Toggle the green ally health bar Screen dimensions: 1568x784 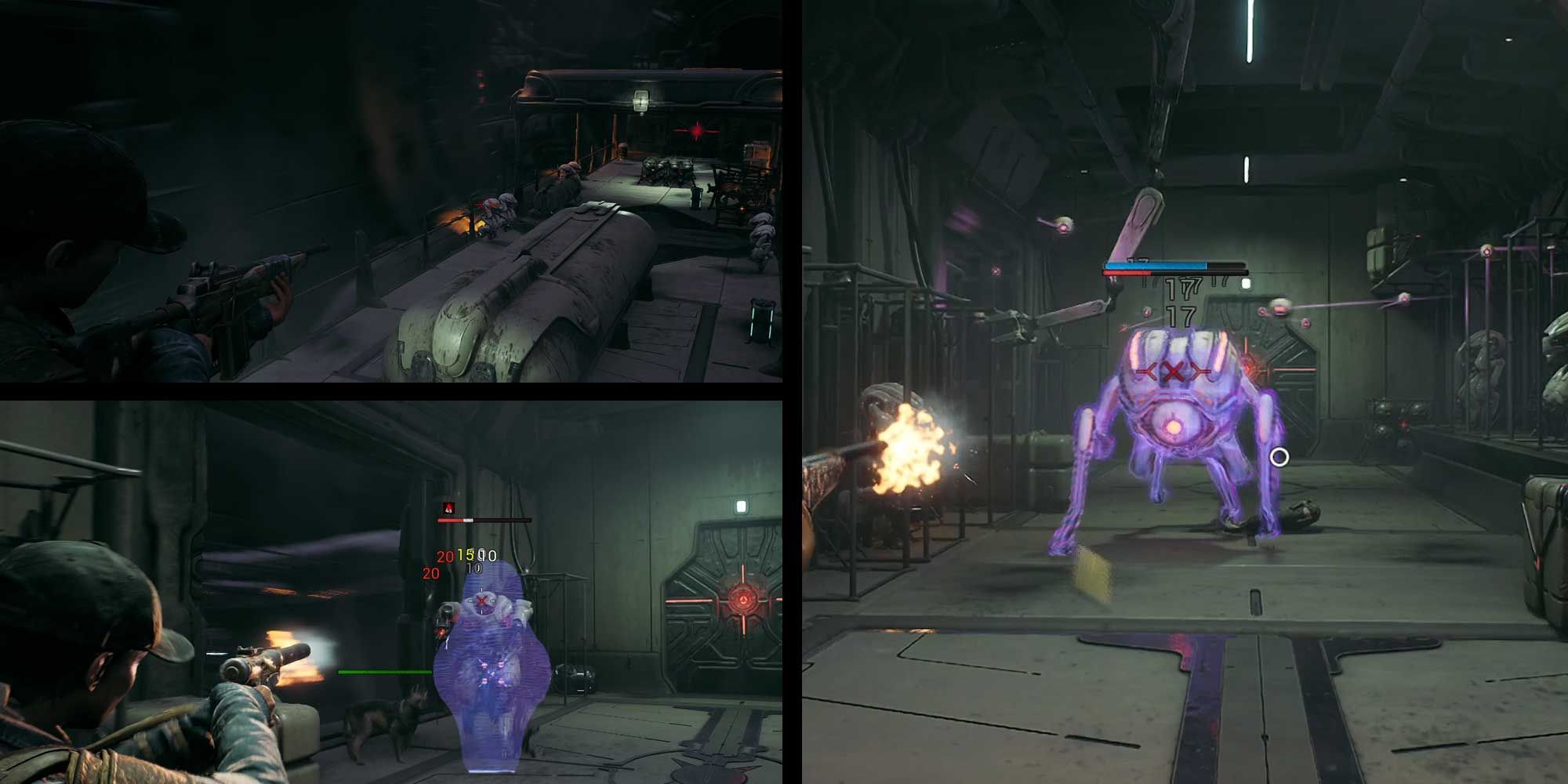(x=384, y=671)
